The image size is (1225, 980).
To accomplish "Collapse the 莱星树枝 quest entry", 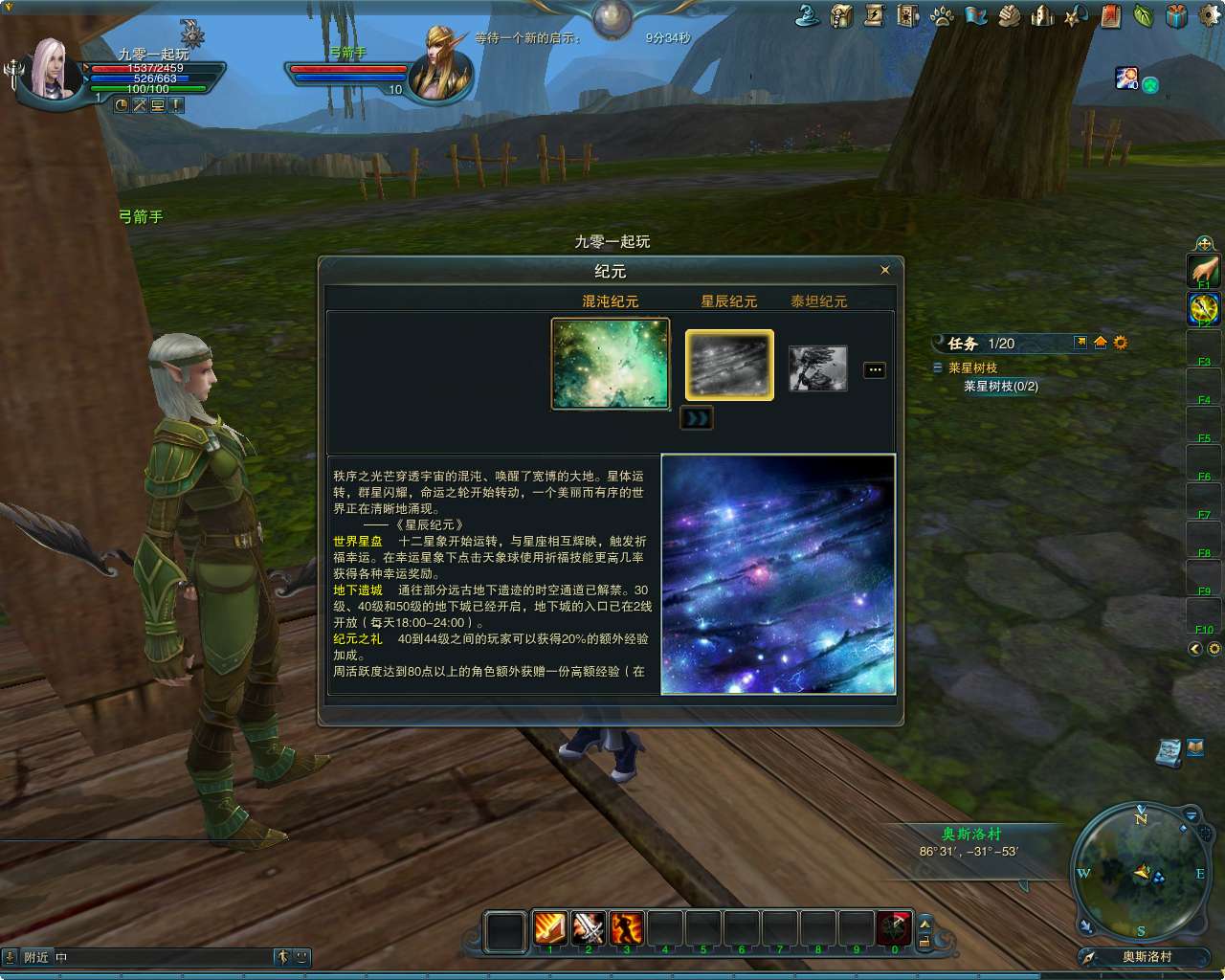I will pos(938,368).
